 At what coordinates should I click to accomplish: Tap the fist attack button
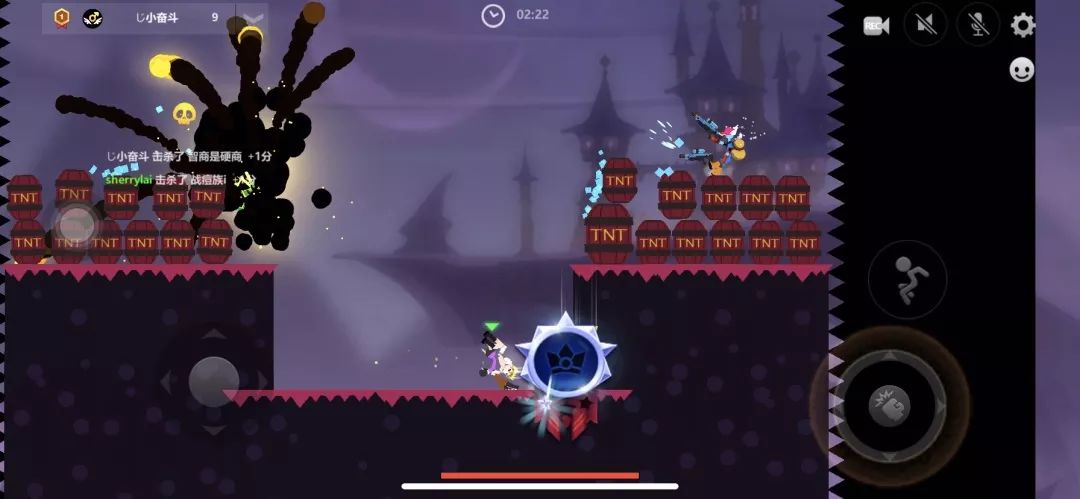[887, 403]
